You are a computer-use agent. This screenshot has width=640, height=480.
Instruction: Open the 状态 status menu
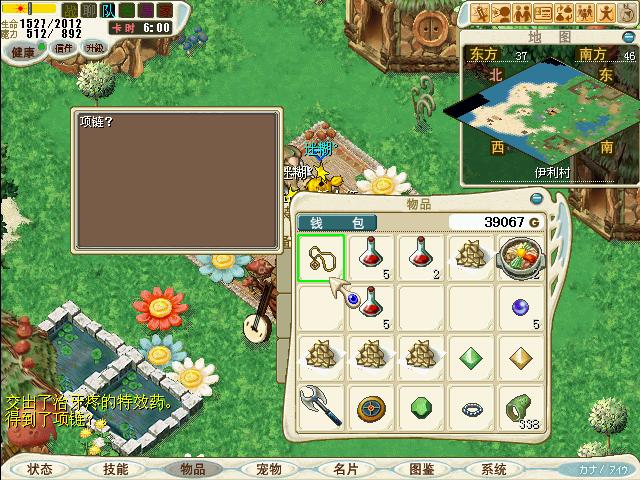tap(40, 469)
